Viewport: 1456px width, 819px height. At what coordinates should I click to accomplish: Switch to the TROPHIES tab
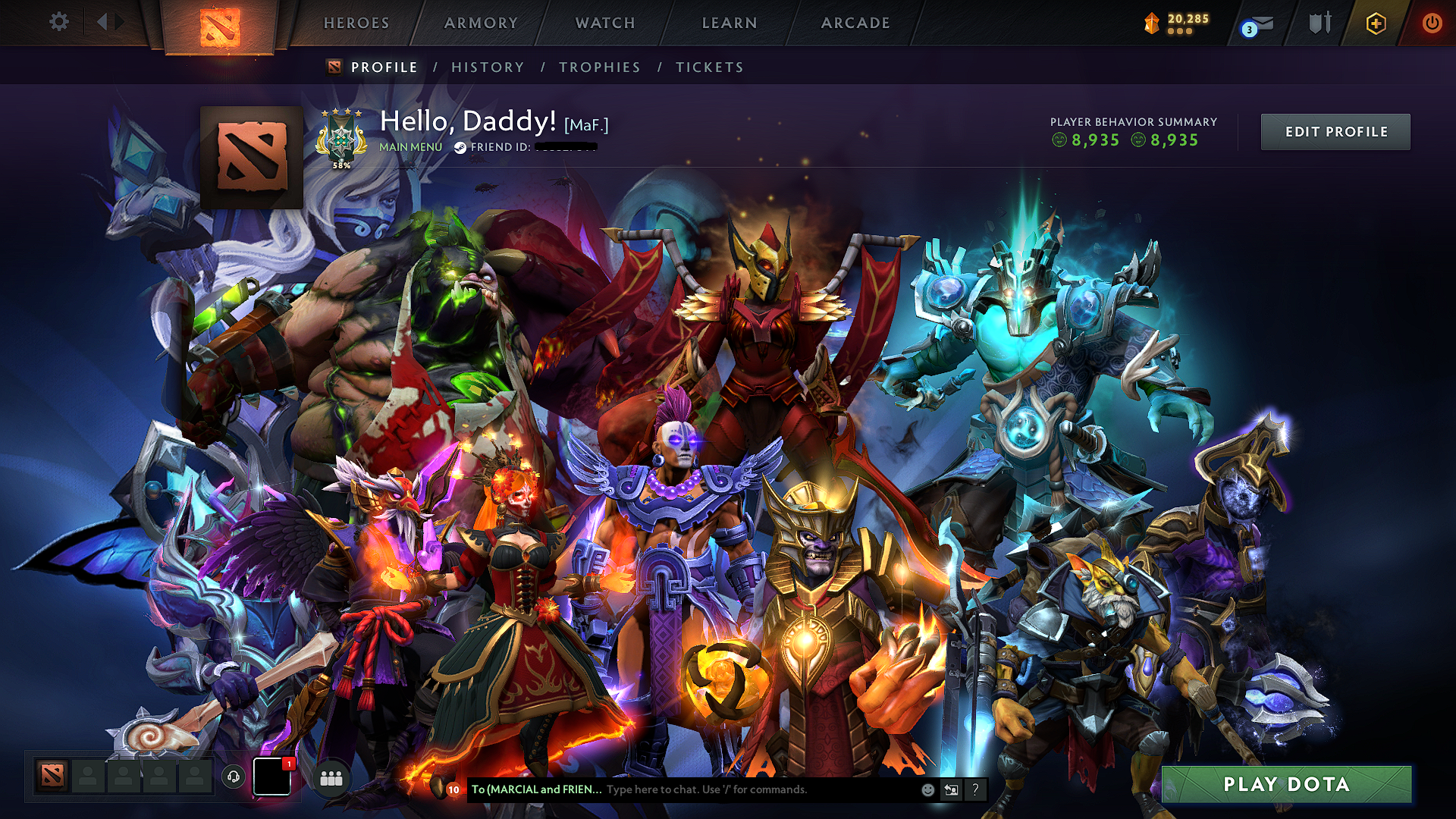(599, 67)
